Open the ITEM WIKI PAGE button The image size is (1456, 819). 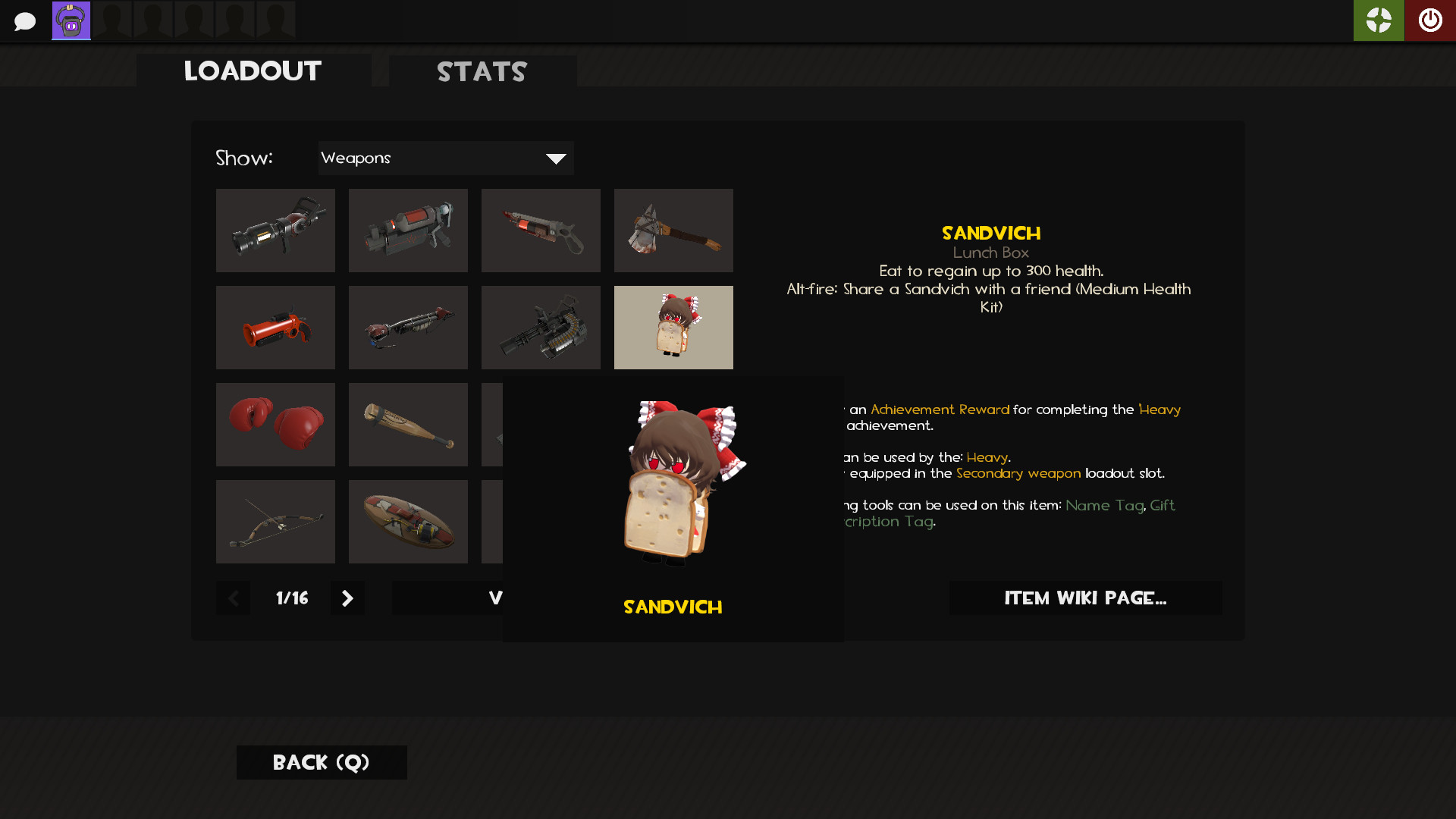click(x=1085, y=598)
